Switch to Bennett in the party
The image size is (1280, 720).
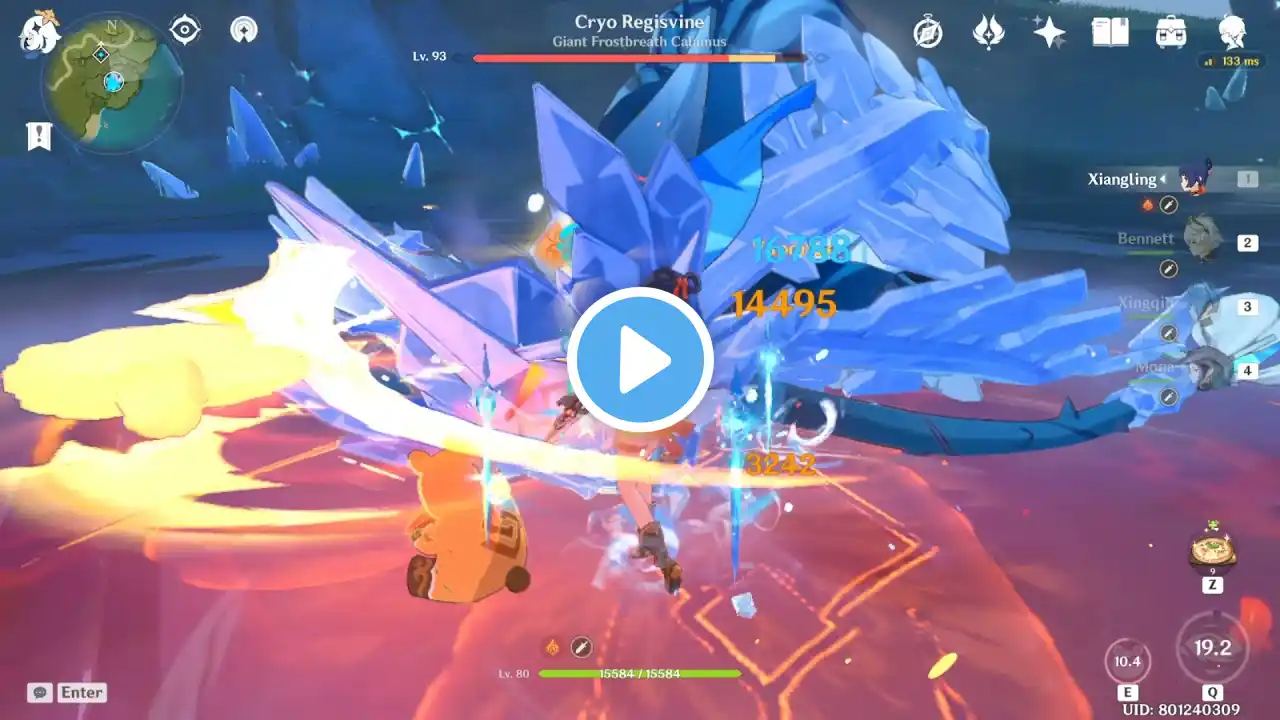click(x=1202, y=240)
